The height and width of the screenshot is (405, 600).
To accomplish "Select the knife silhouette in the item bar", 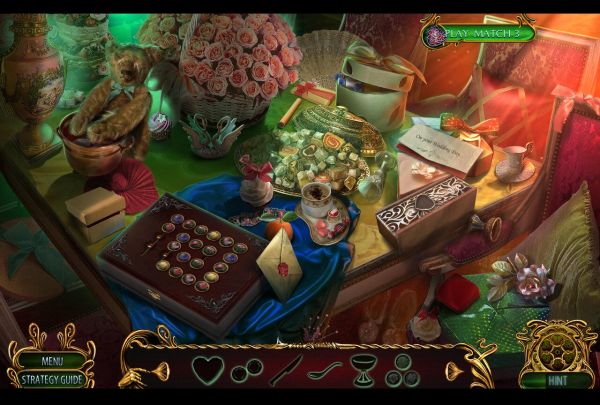I will 285,370.
